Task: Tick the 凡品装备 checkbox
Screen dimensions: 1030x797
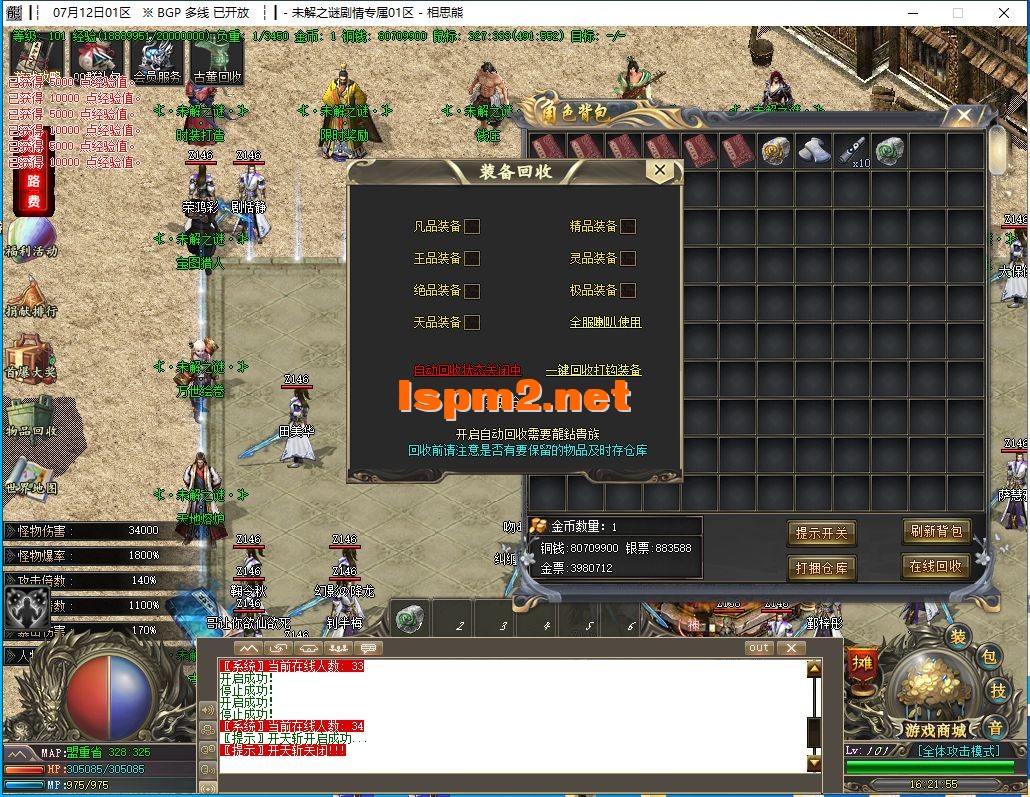Action: click(472, 226)
